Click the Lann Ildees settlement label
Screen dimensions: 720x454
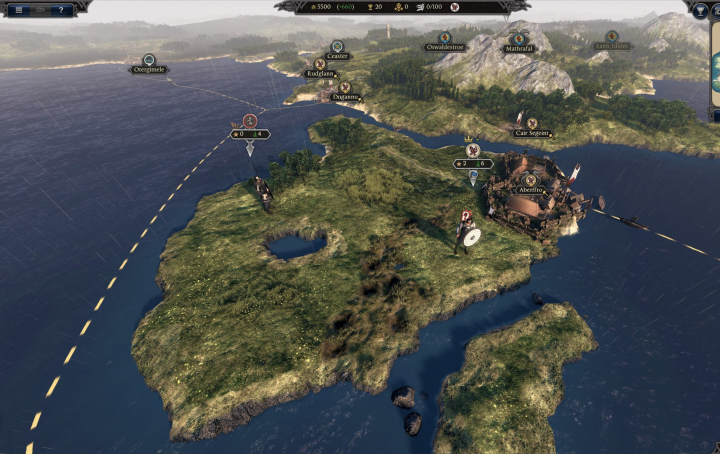pos(610,45)
